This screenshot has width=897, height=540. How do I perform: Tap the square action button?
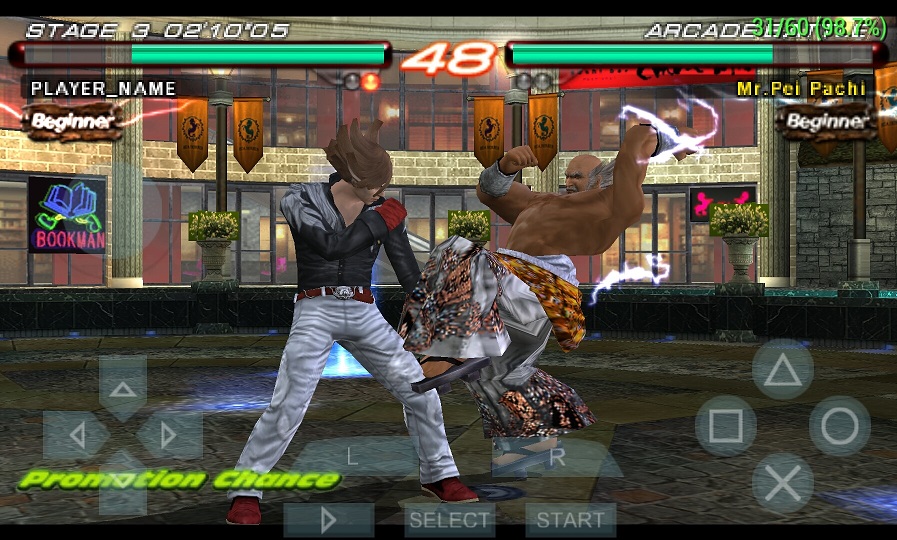coord(725,427)
